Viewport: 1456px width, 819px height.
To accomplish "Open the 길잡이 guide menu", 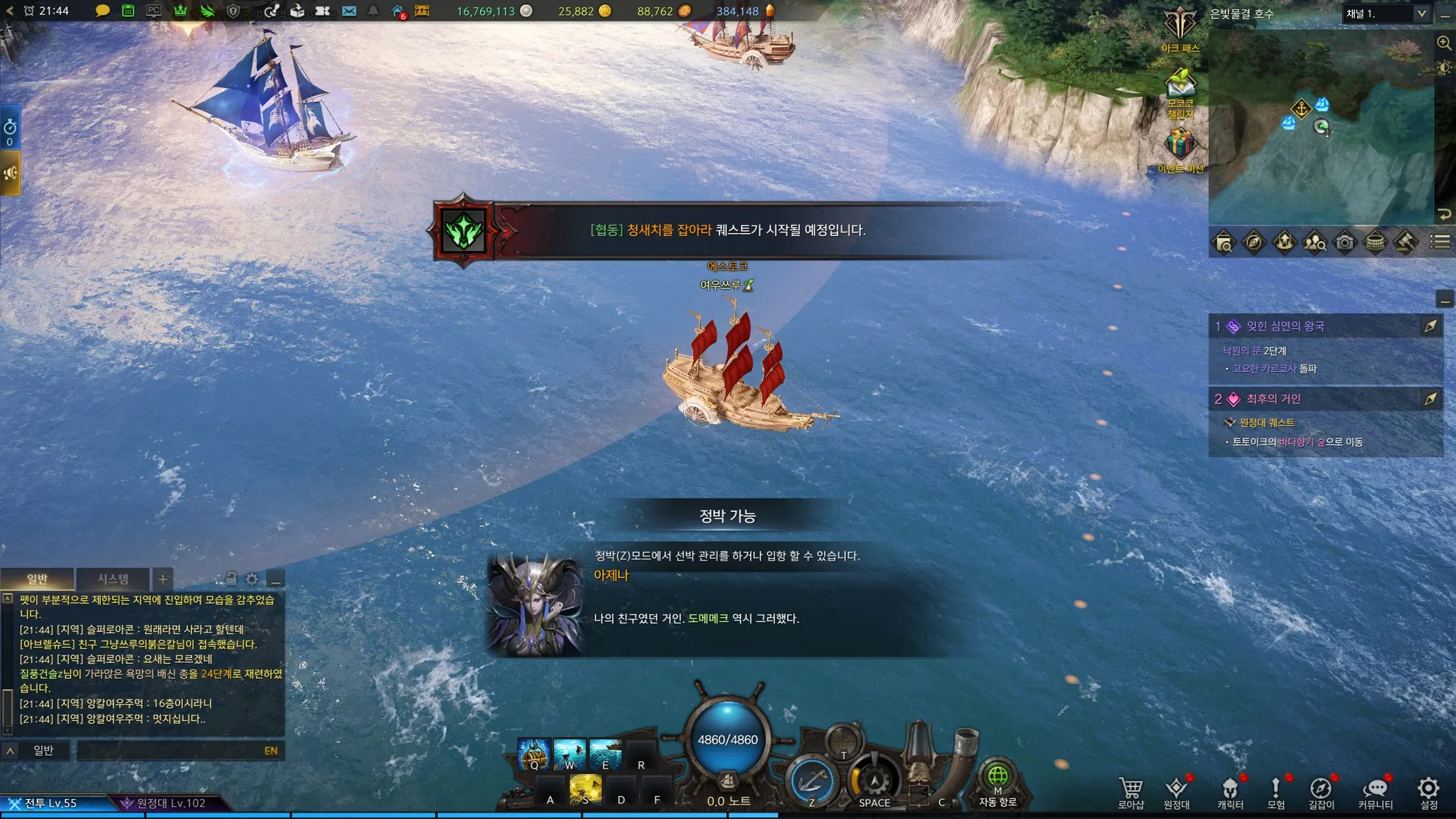I will pos(1321,791).
